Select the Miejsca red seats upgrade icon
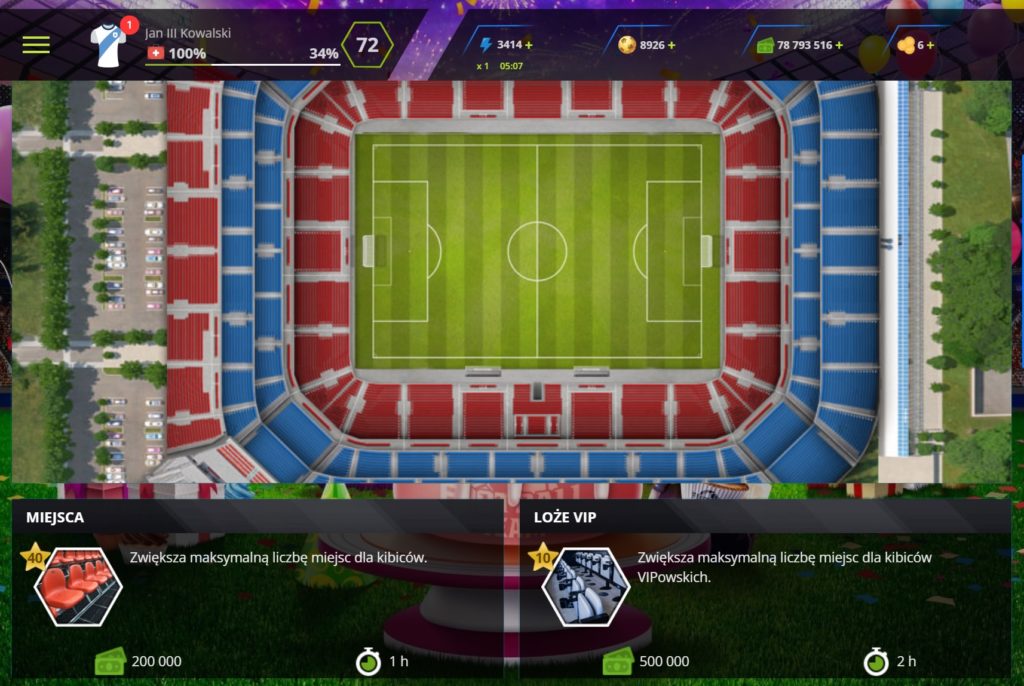 click(79, 586)
